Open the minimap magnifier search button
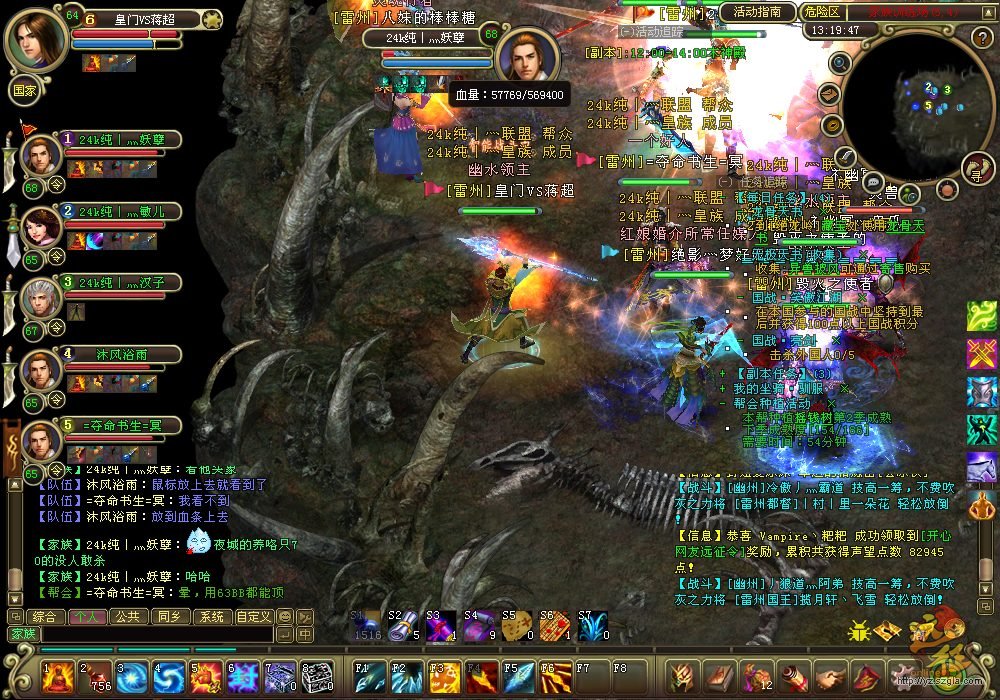Image resolution: width=1000 pixels, height=700 pixels. (x=840, y=63)
